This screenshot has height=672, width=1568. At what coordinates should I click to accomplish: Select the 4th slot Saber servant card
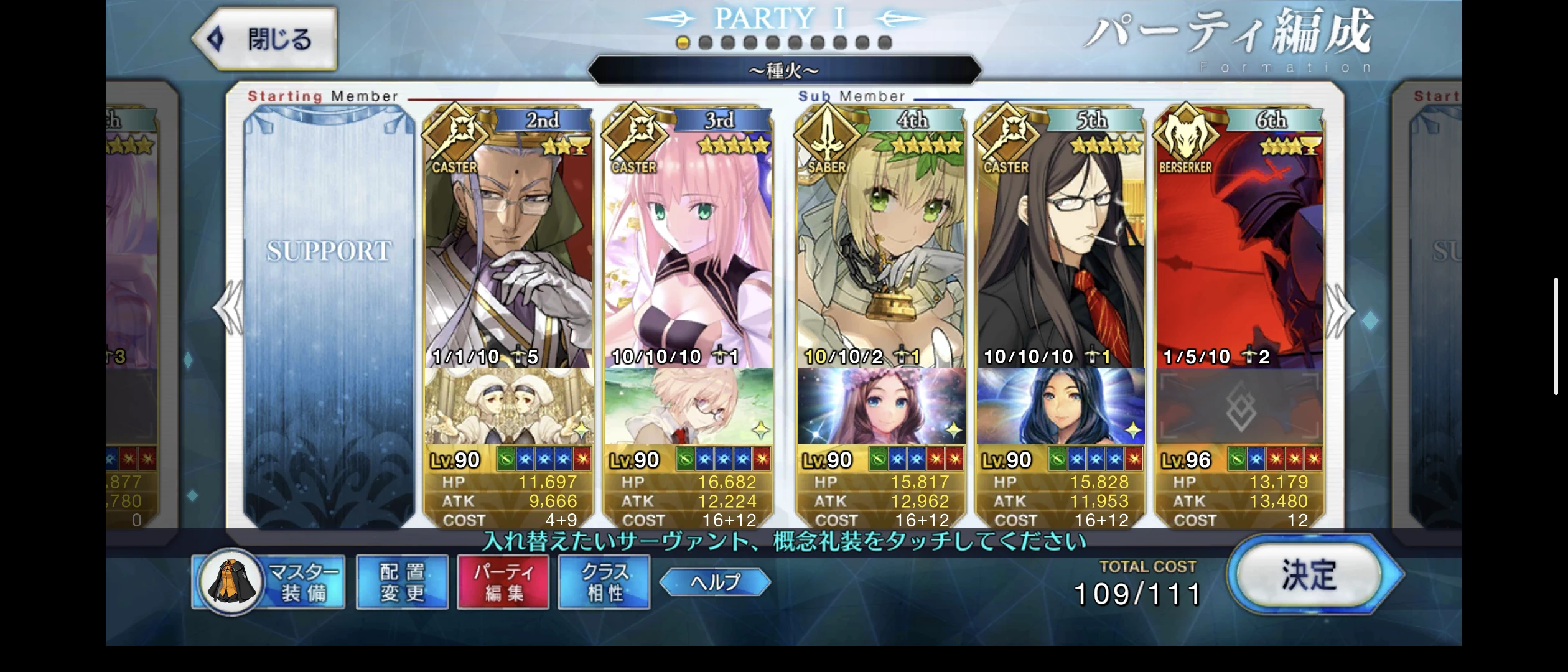(881, 249)
